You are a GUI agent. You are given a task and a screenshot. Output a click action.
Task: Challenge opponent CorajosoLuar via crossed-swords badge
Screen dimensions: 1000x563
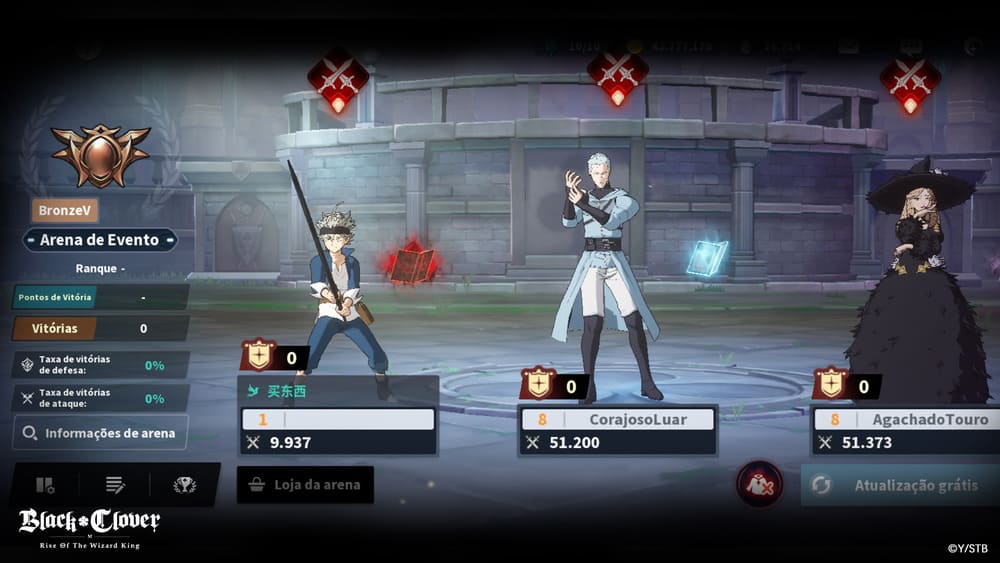tap(617, 75)
